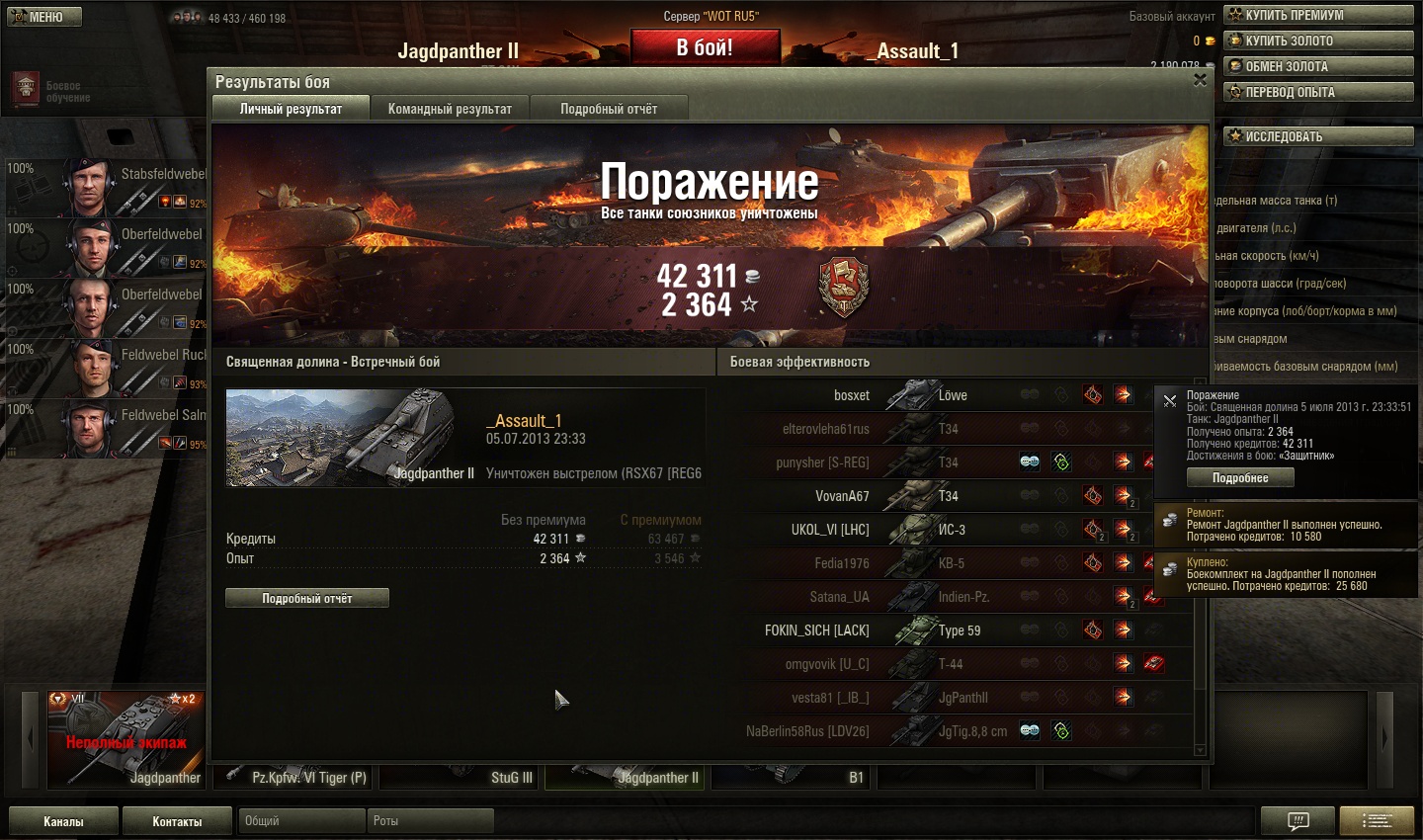Select the Общий chat tab
The height and width of the screenshot is (840, 1423).
click(x=299, y=820)
